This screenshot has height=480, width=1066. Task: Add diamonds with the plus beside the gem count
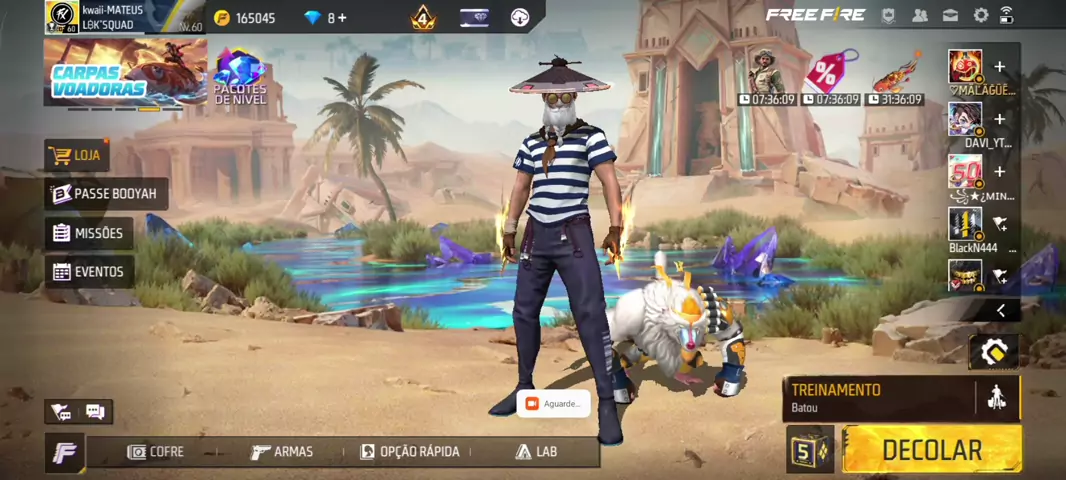click(343, 18)
